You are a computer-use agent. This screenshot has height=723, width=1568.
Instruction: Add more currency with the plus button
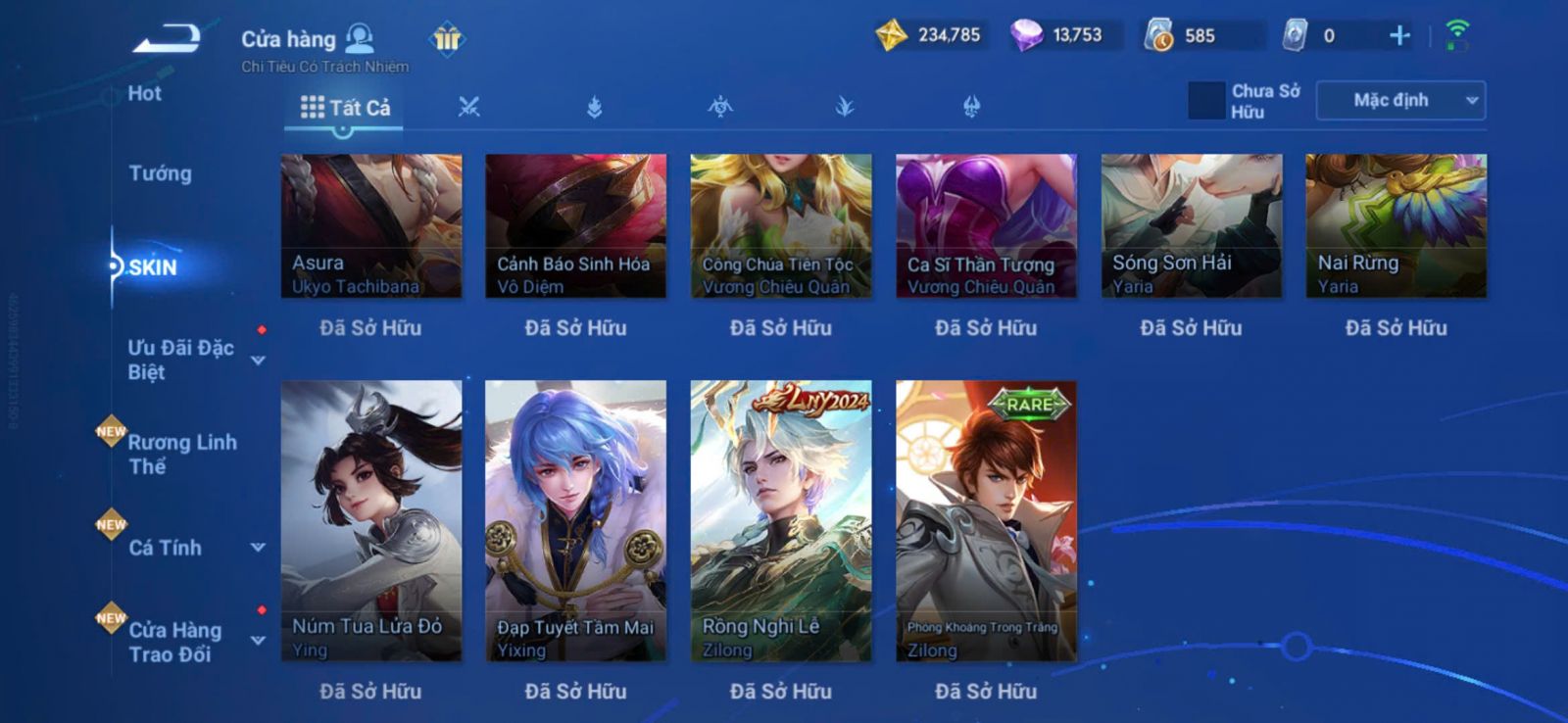1399,36
